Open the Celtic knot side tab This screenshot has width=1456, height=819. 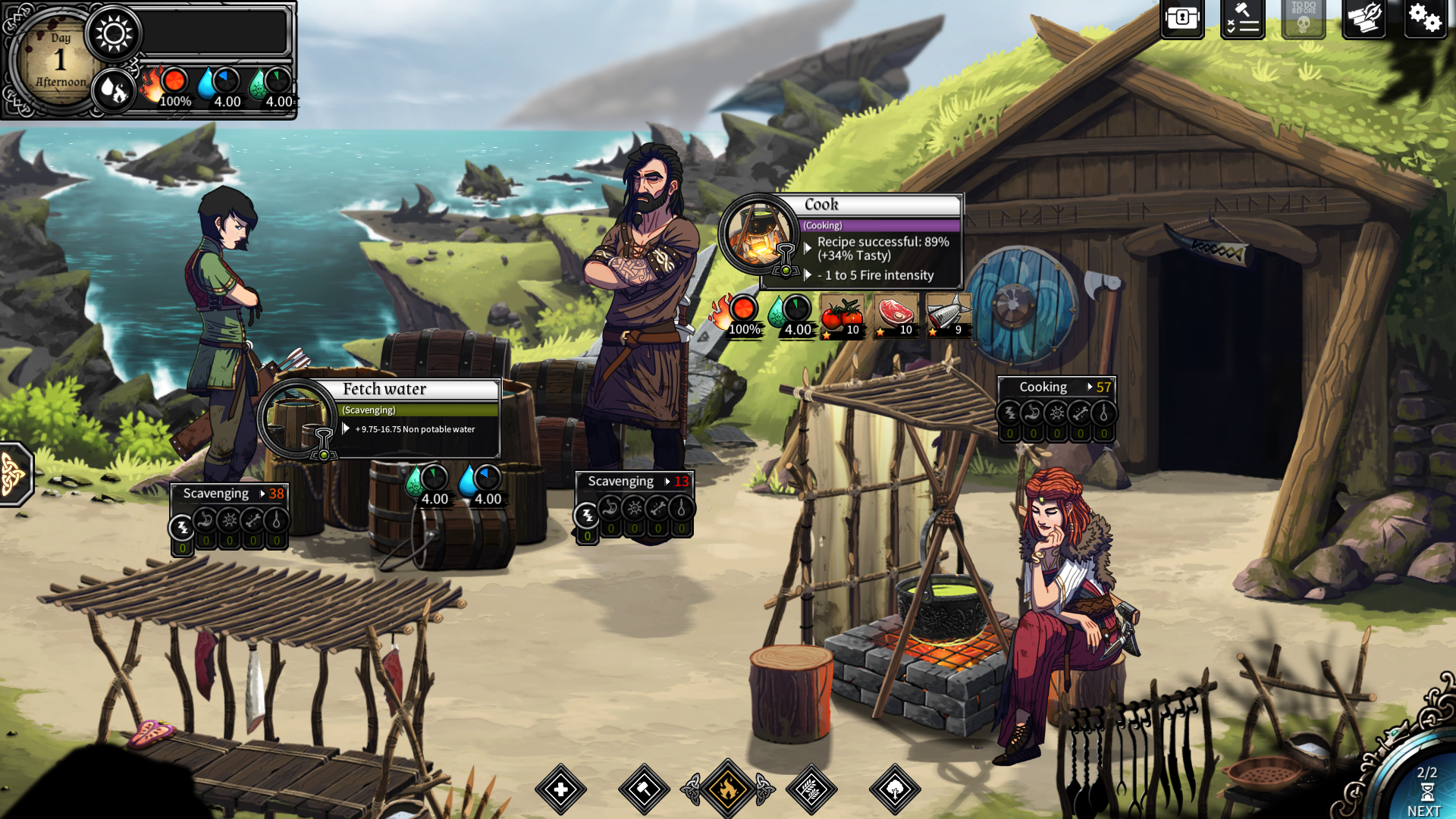pos(14,474)
